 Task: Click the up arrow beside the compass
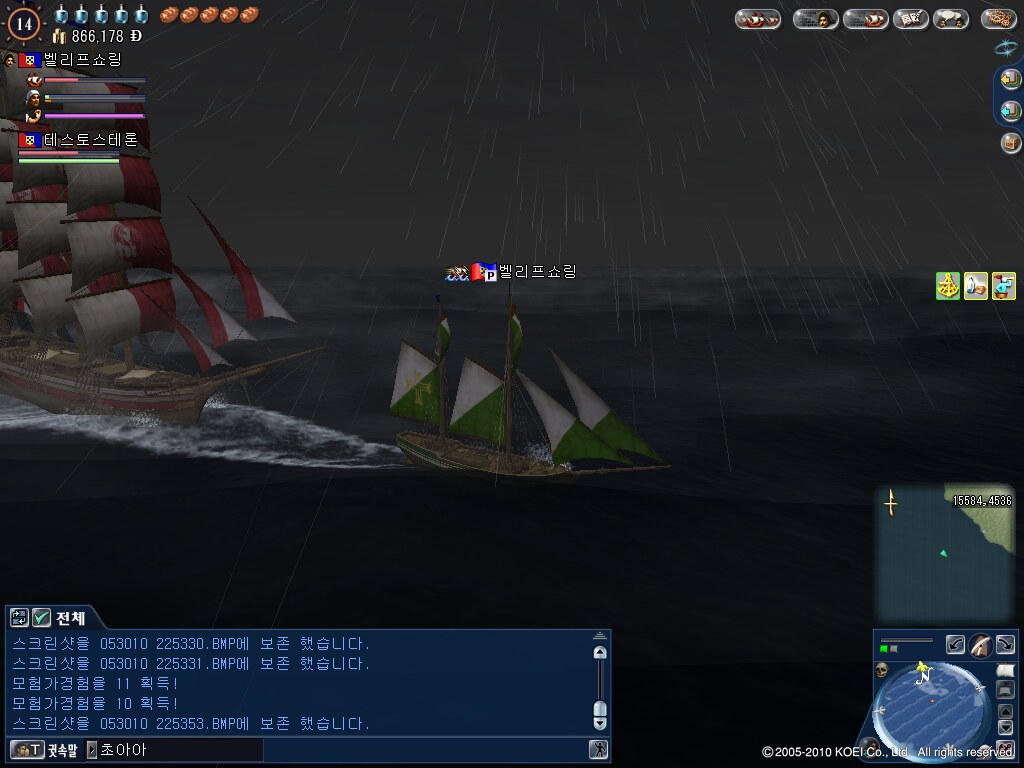(x=1006, y=711)
